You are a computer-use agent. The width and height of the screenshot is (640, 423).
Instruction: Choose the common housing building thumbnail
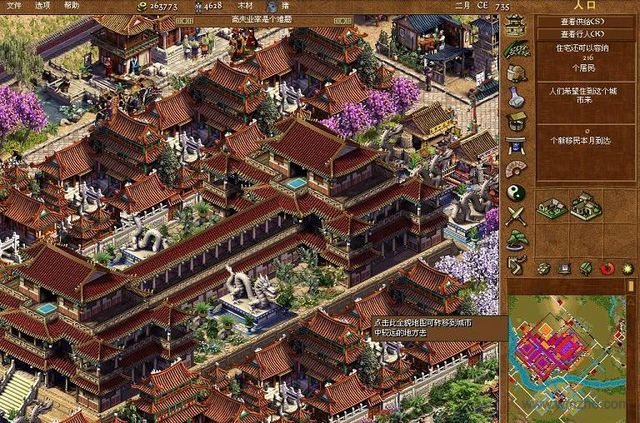tap(551, 208)
